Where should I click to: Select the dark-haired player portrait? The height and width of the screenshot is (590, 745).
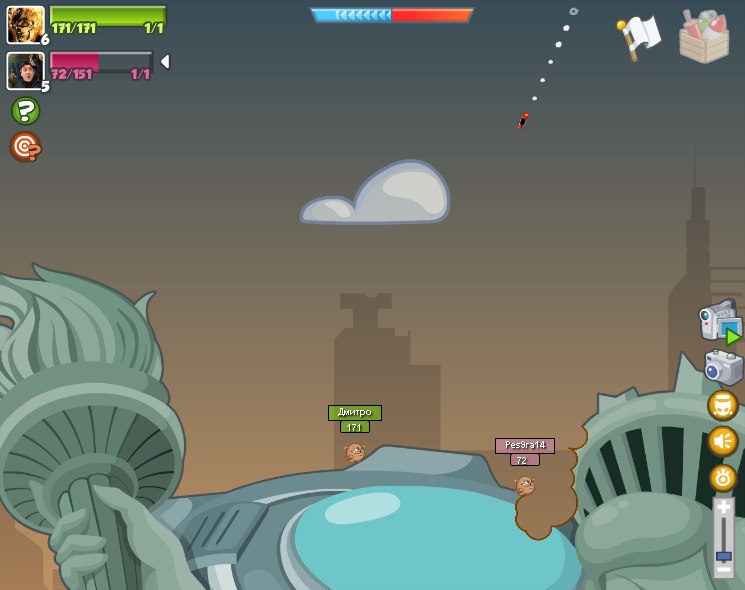pos(25,70)
